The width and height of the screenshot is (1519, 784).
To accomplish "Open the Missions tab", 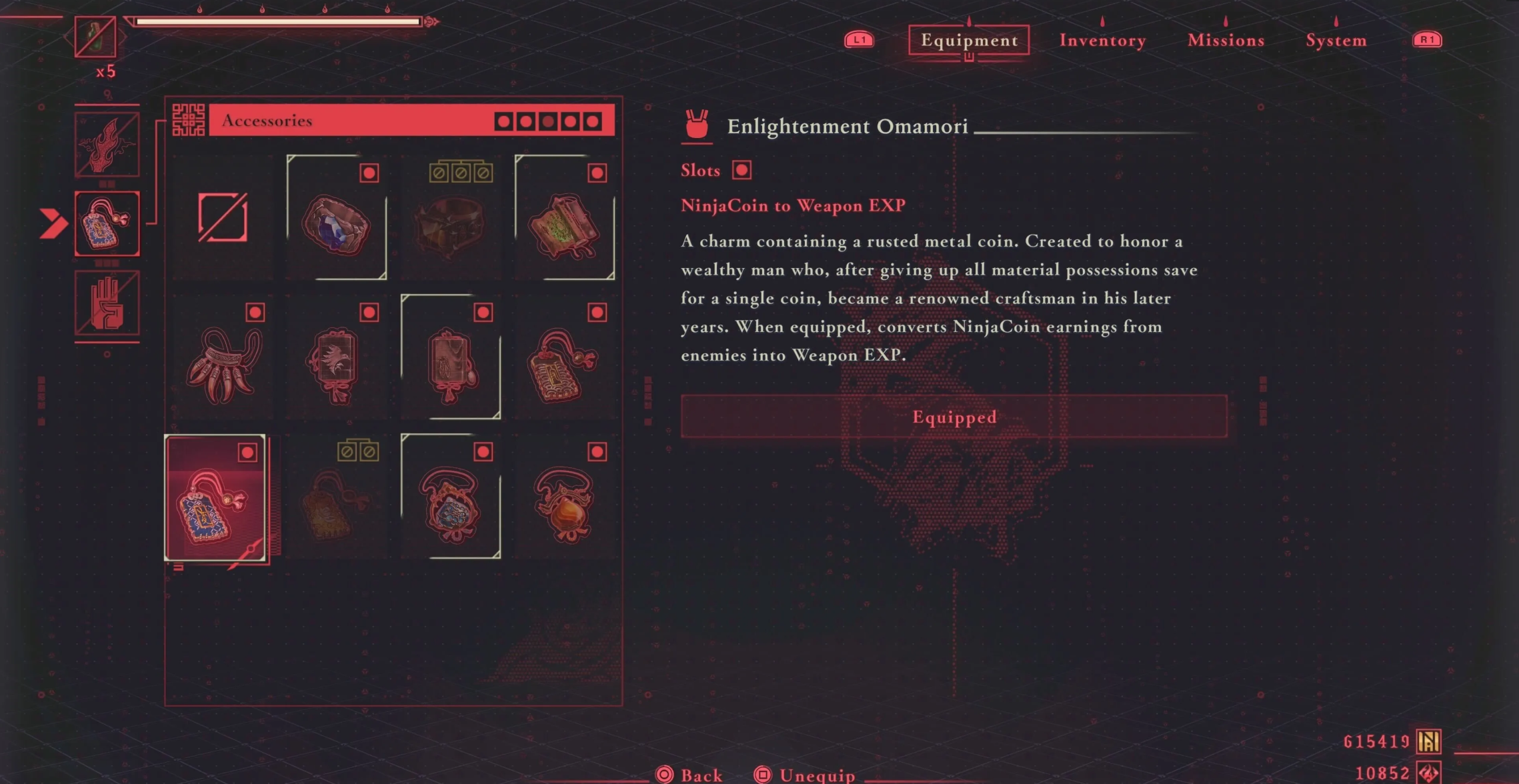I will click(1226, 41).
